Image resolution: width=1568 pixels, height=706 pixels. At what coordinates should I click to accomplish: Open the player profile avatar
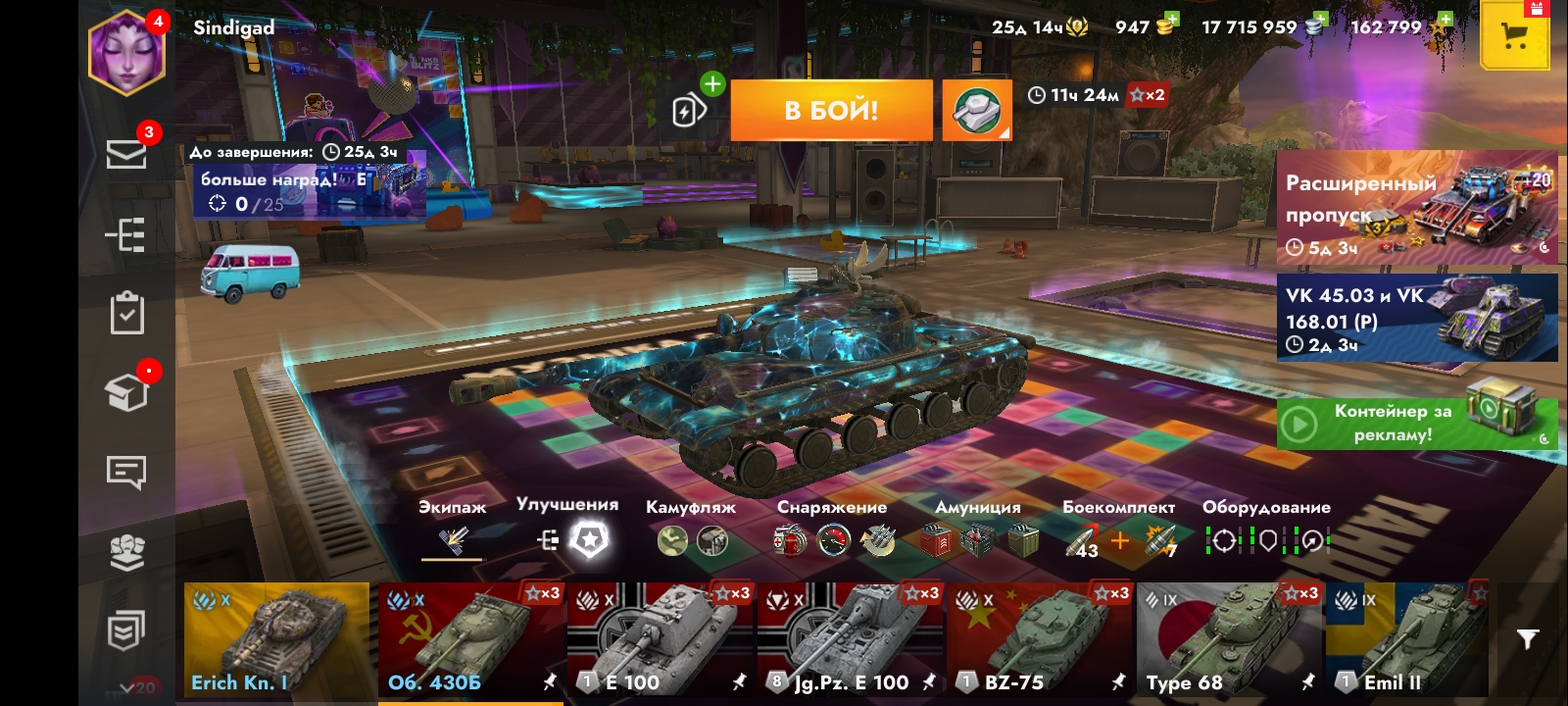click(126, 53)
